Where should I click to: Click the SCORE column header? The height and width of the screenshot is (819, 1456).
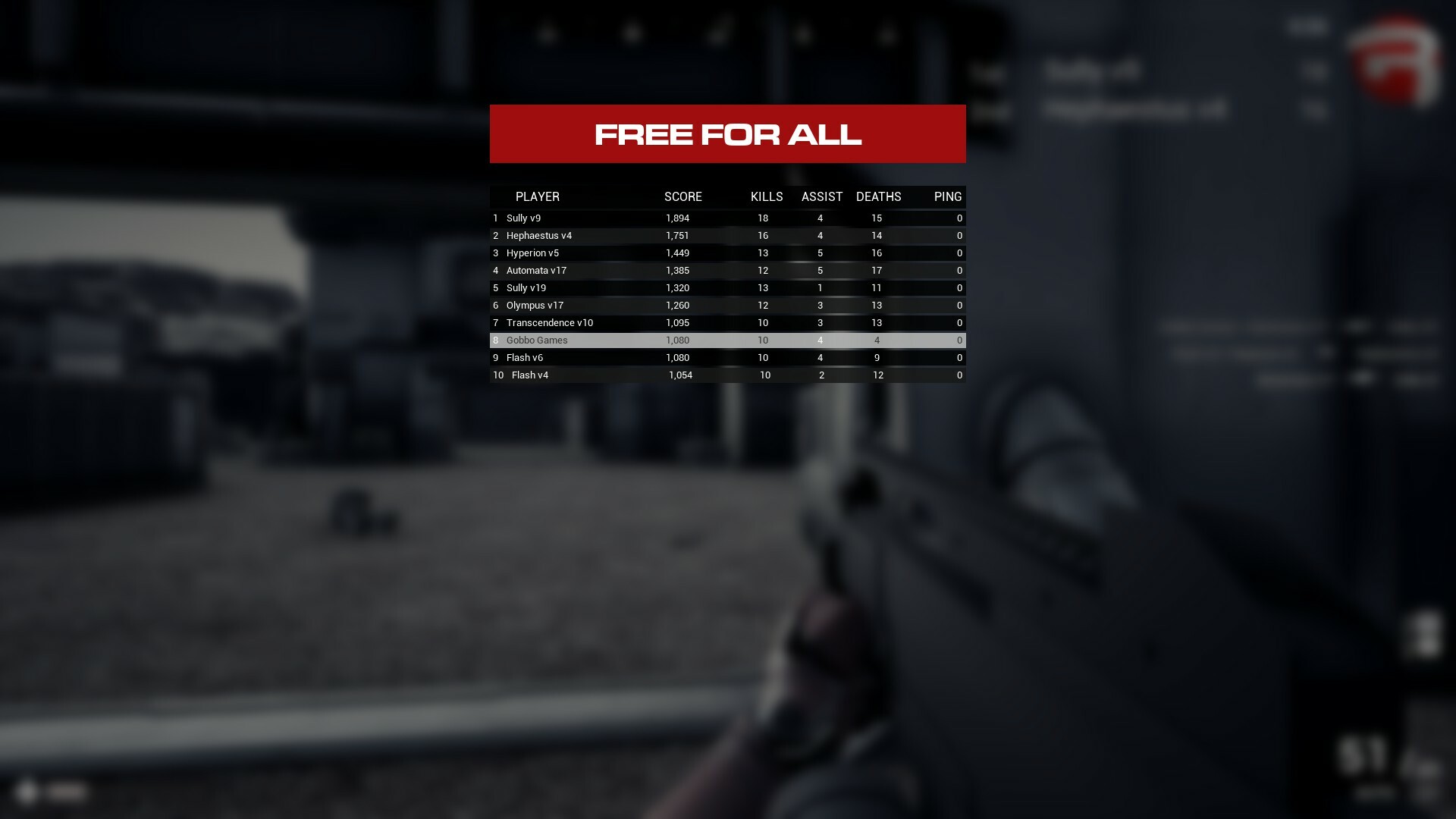click(x=683, y=196)
